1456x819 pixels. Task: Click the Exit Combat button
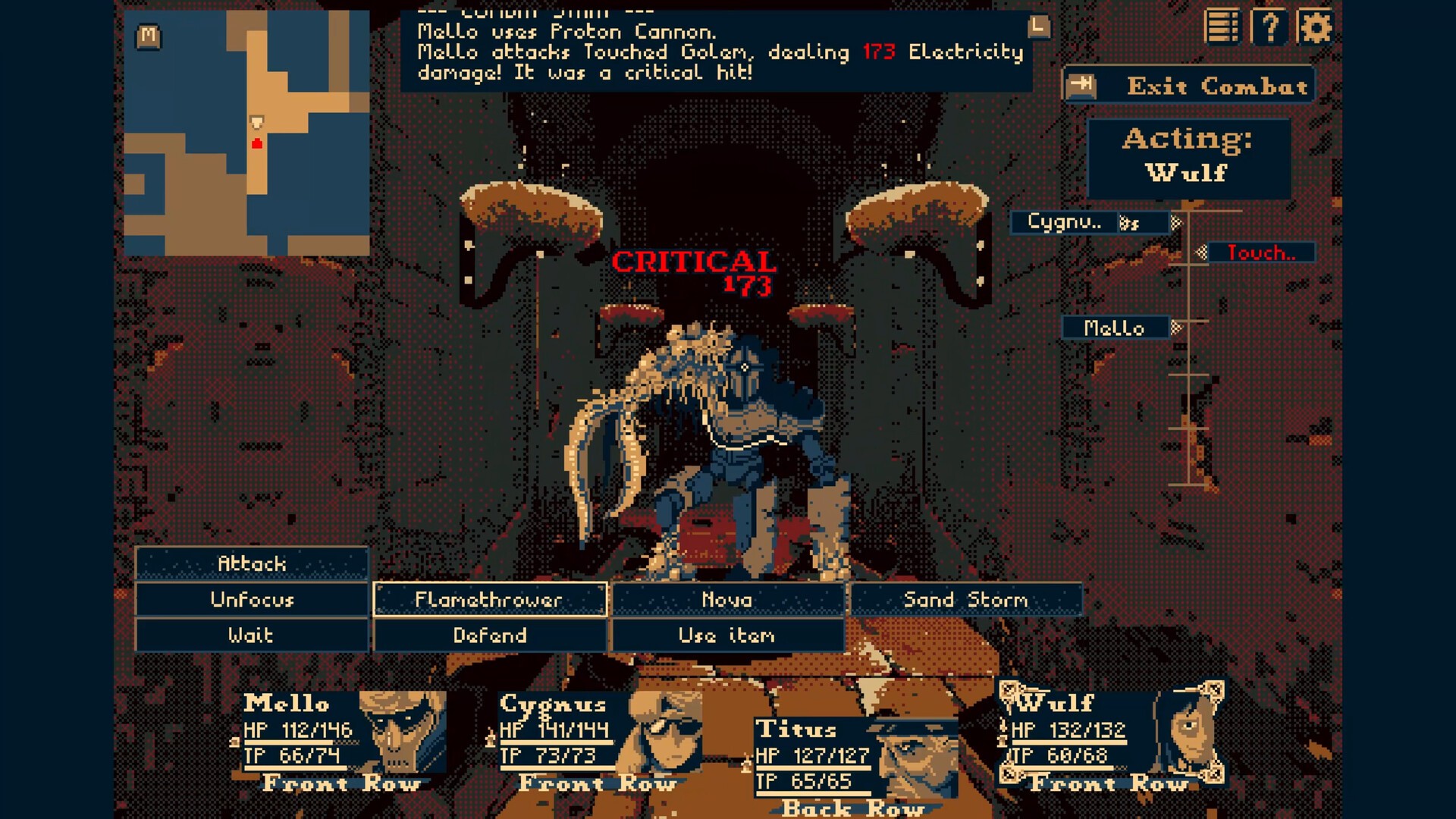click(x=1188, y=86)
